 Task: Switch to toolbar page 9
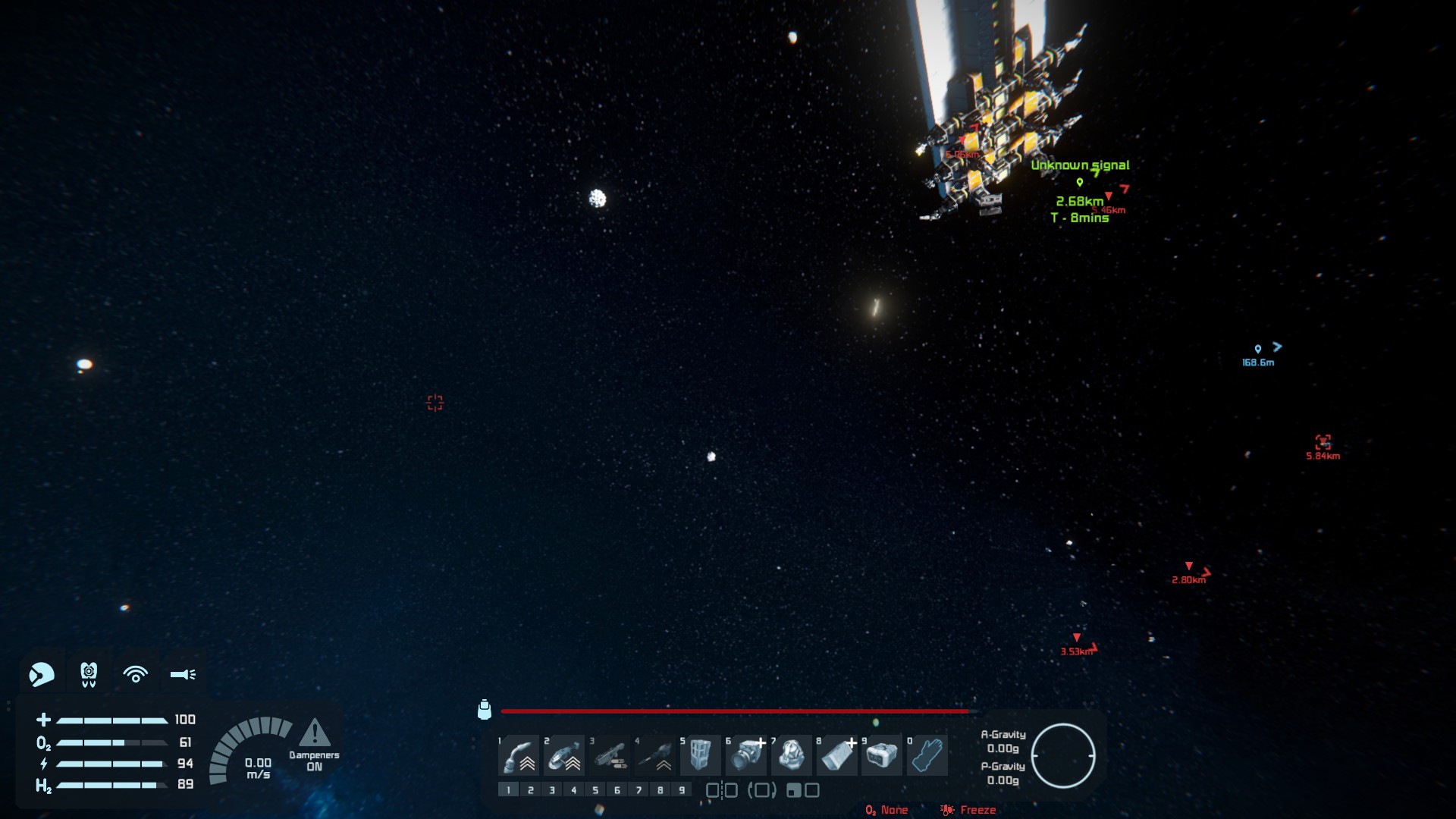pyautogui.click(x=682, y=790)
